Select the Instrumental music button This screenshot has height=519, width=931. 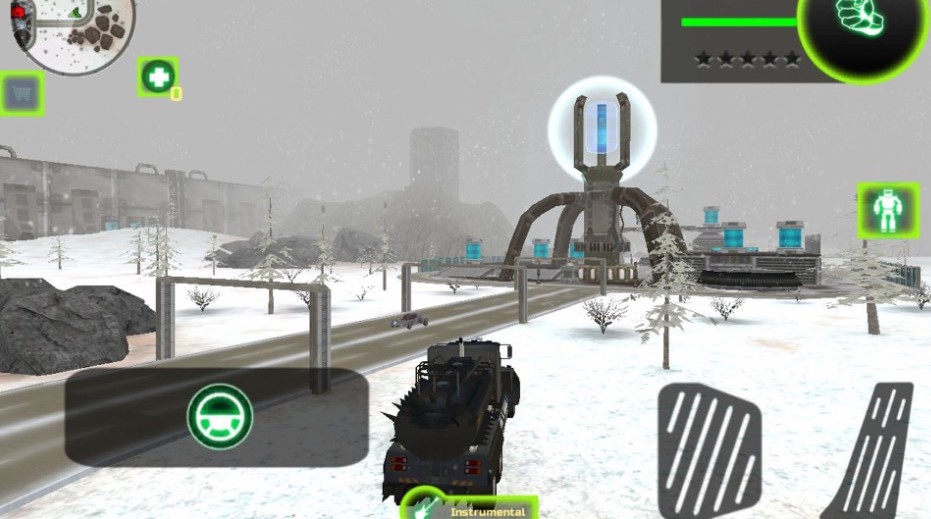click(x=472, y=509)
